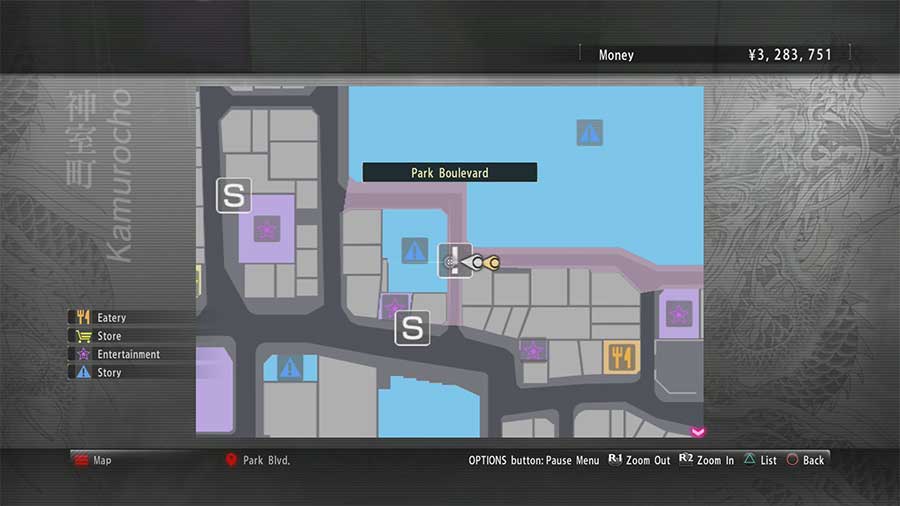The image size is (900, 506).
Task: Click the Park Boulevard street label
Action: pos(449,173)
